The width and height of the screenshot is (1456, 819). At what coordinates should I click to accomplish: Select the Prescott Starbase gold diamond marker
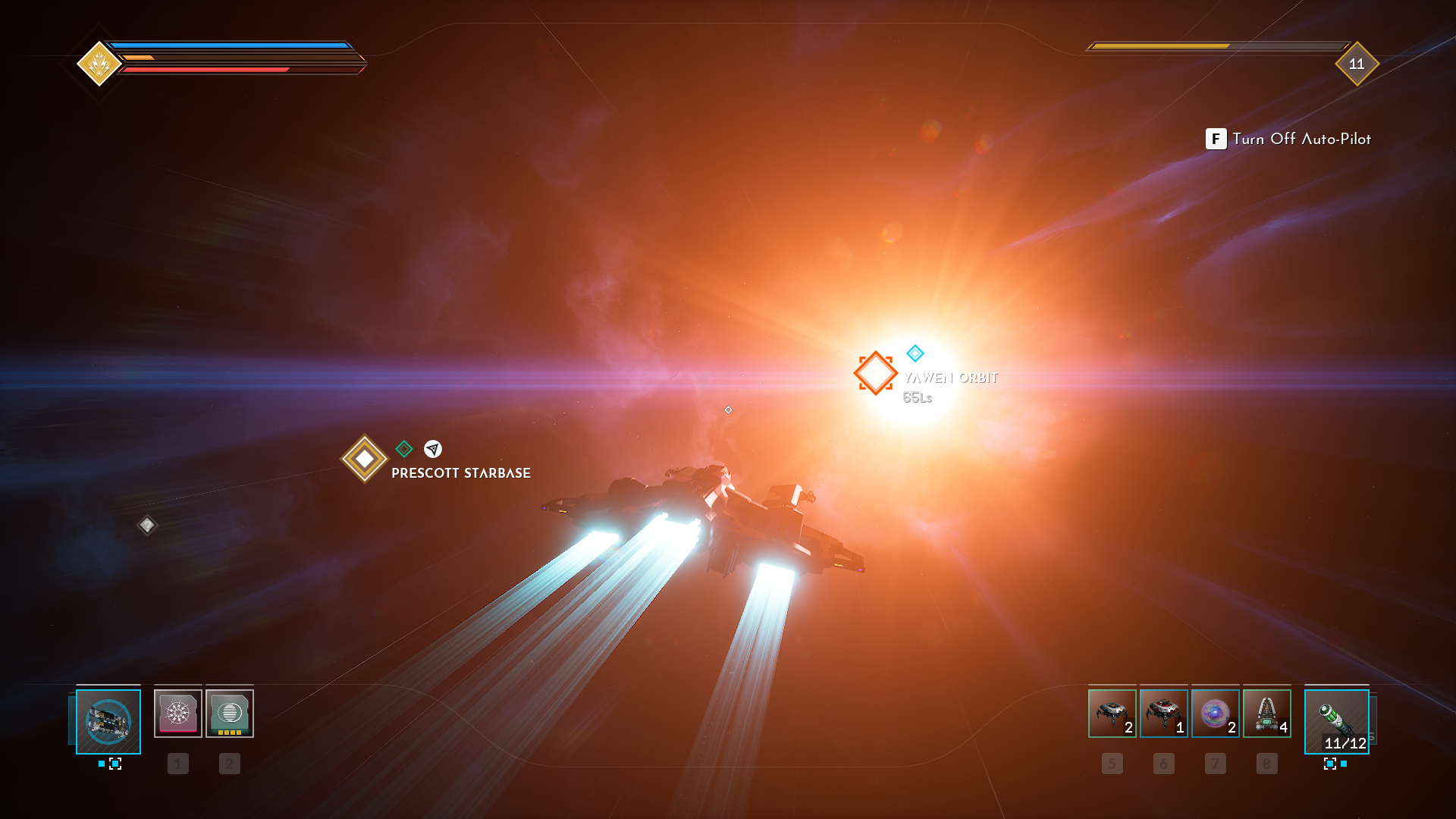[364, 457]
